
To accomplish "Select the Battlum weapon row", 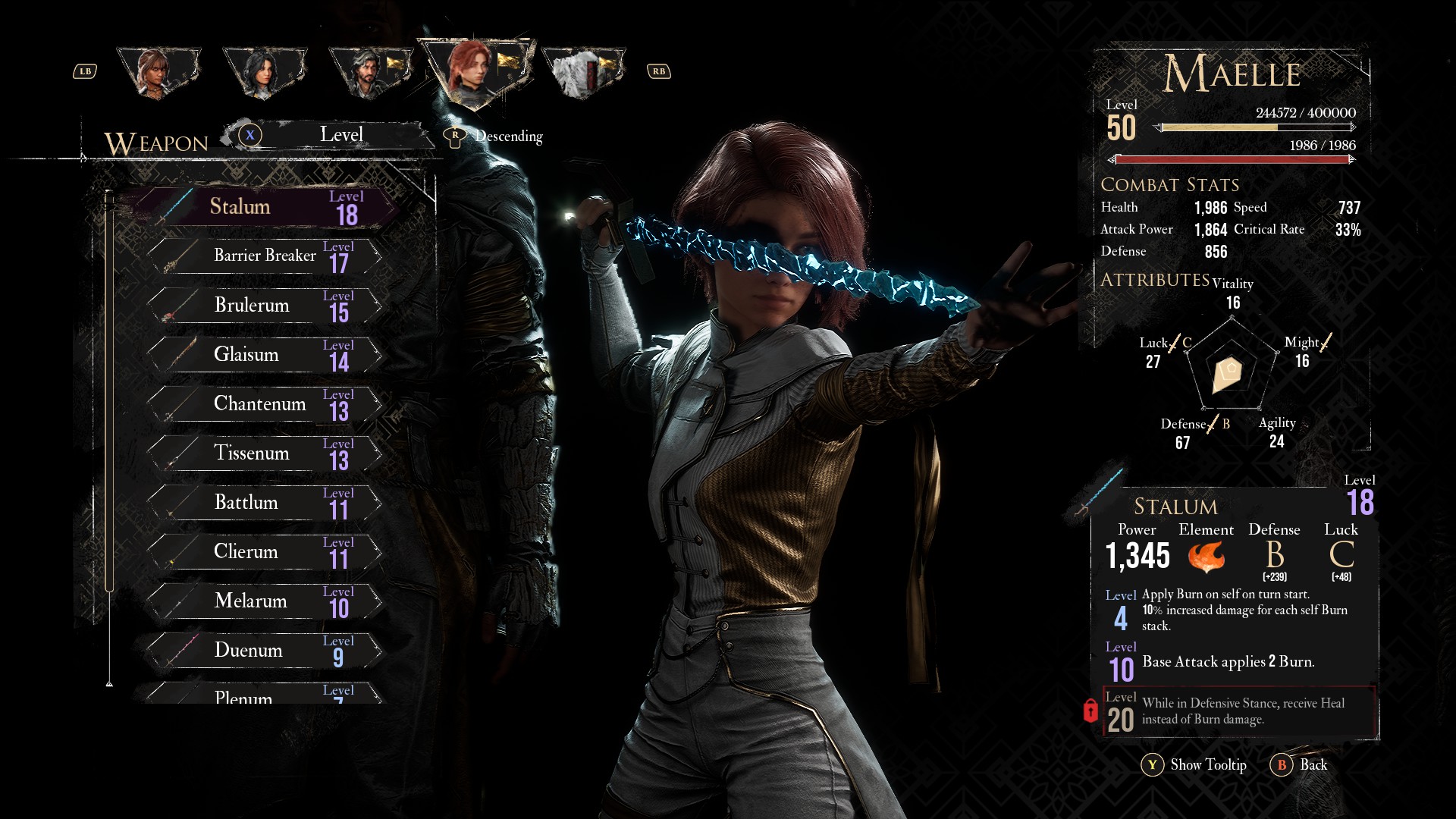I will (x=265, y=503).
